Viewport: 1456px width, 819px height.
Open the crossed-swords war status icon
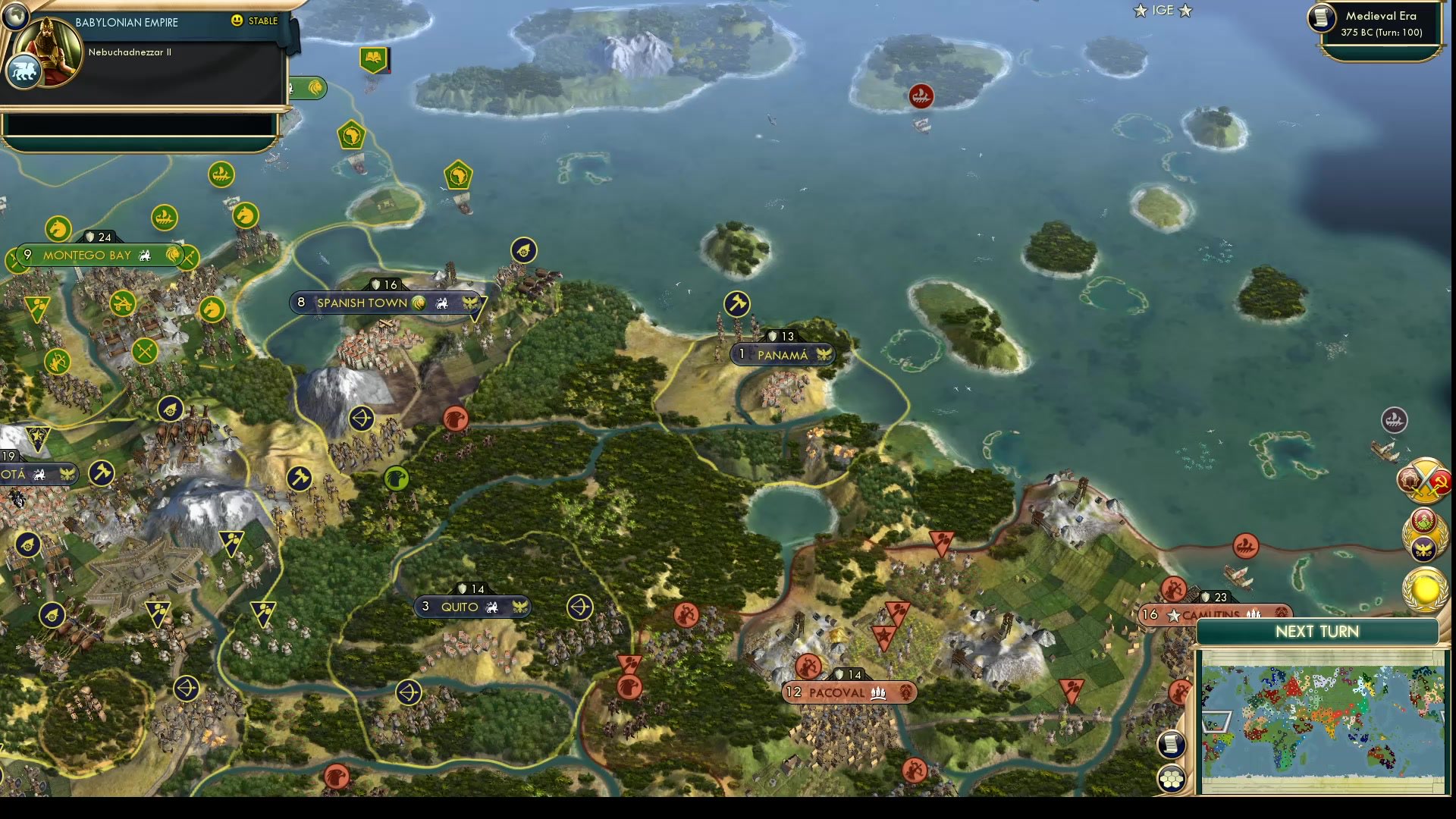pos(1423,480)
